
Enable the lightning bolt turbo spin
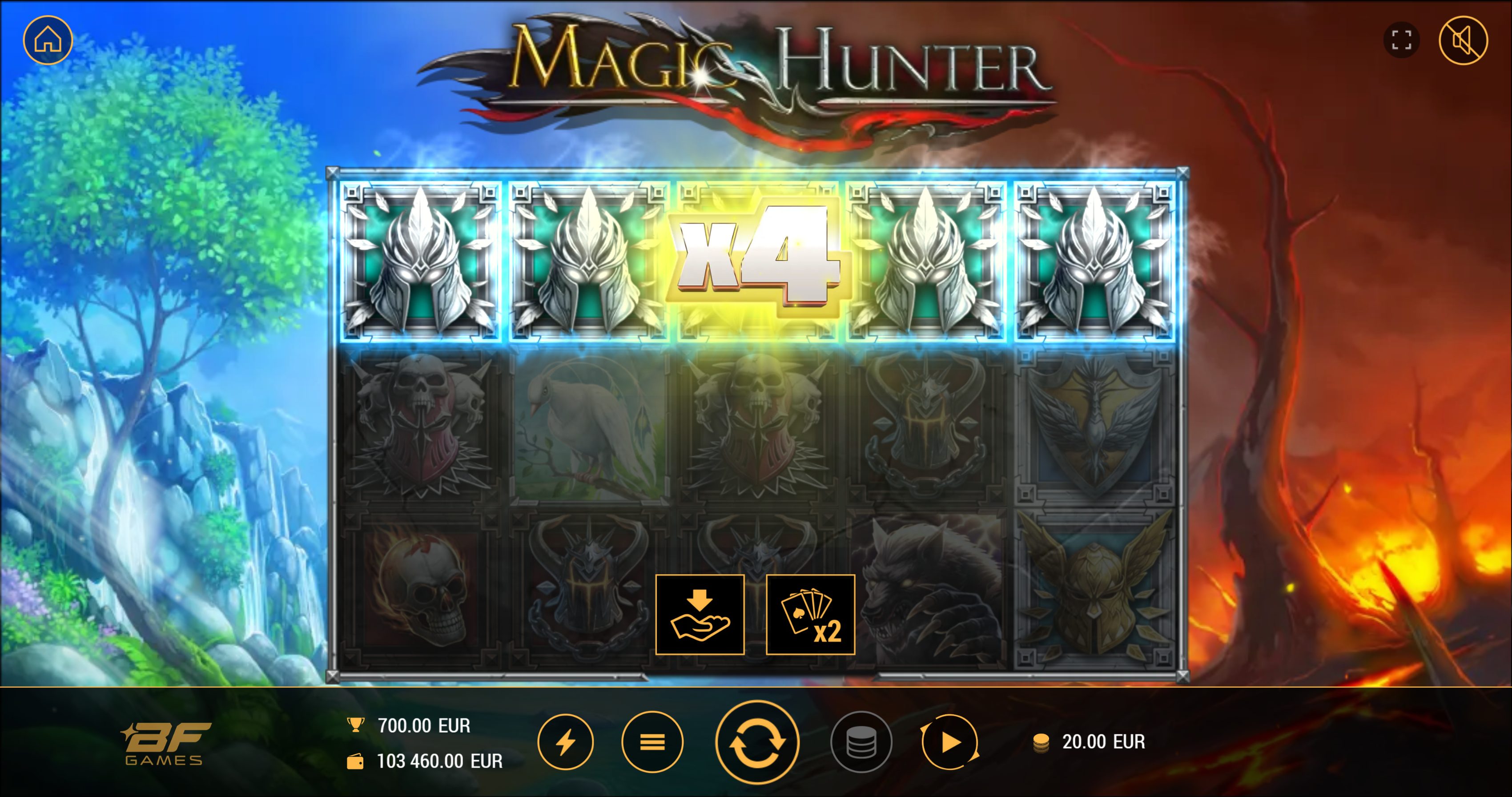[565, 742]
